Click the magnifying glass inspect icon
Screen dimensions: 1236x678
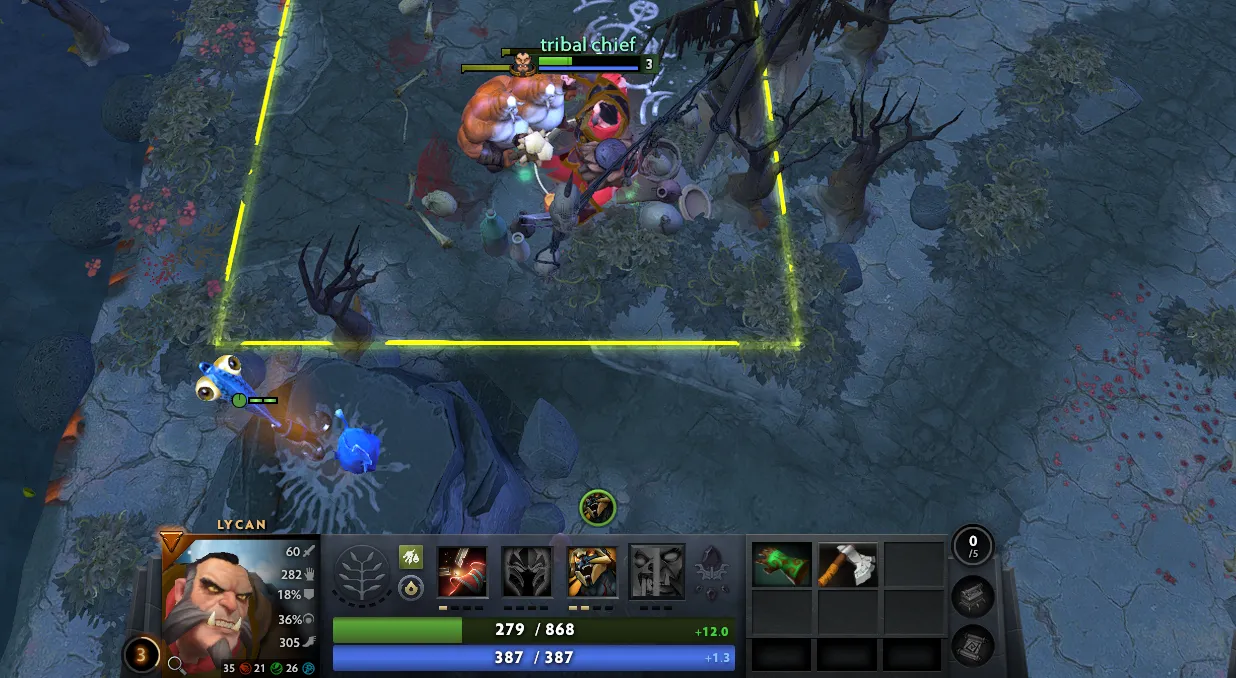pos(175,662)
